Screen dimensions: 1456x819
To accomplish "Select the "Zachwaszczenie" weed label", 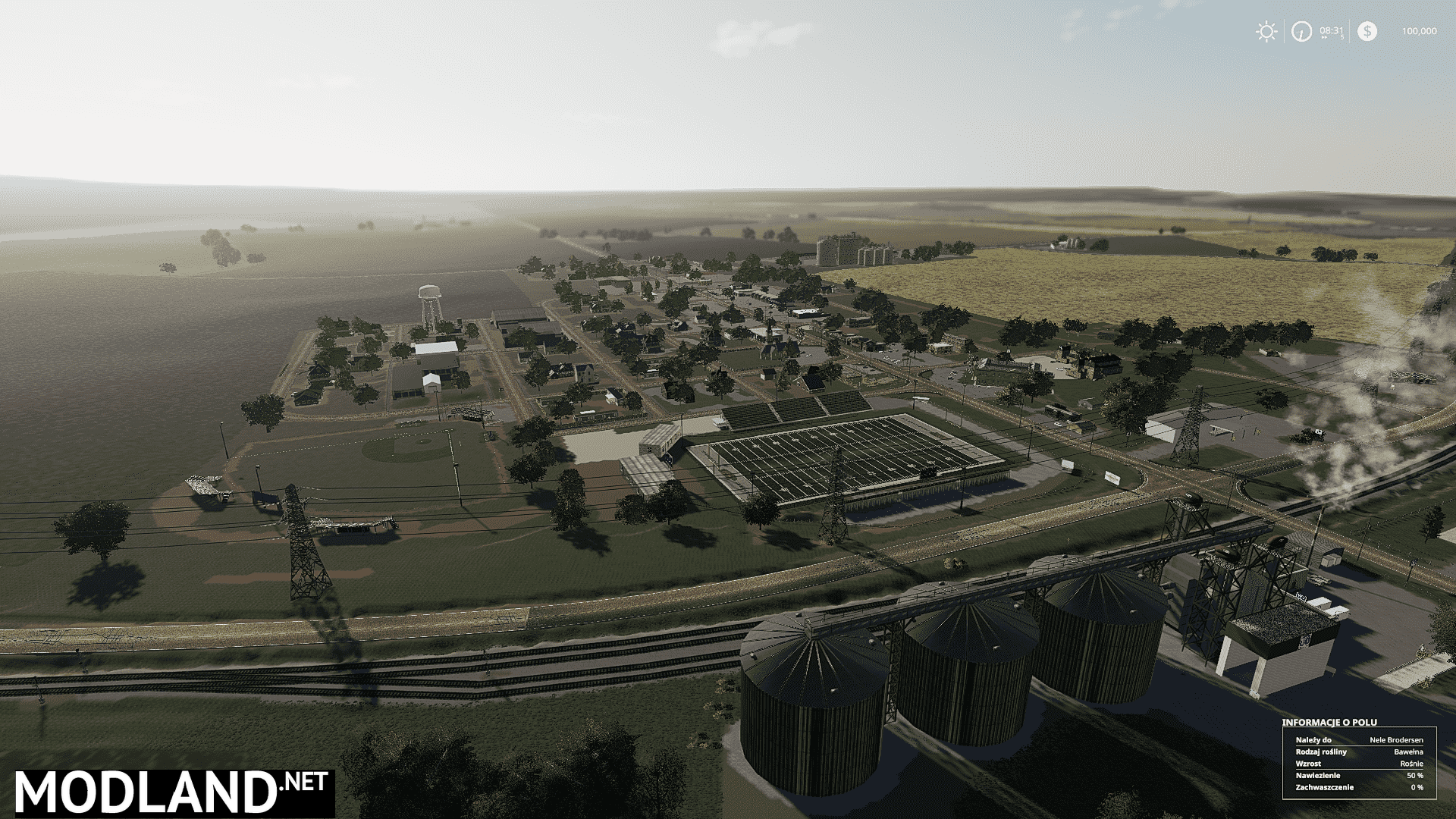I will tap(1325, 787).
